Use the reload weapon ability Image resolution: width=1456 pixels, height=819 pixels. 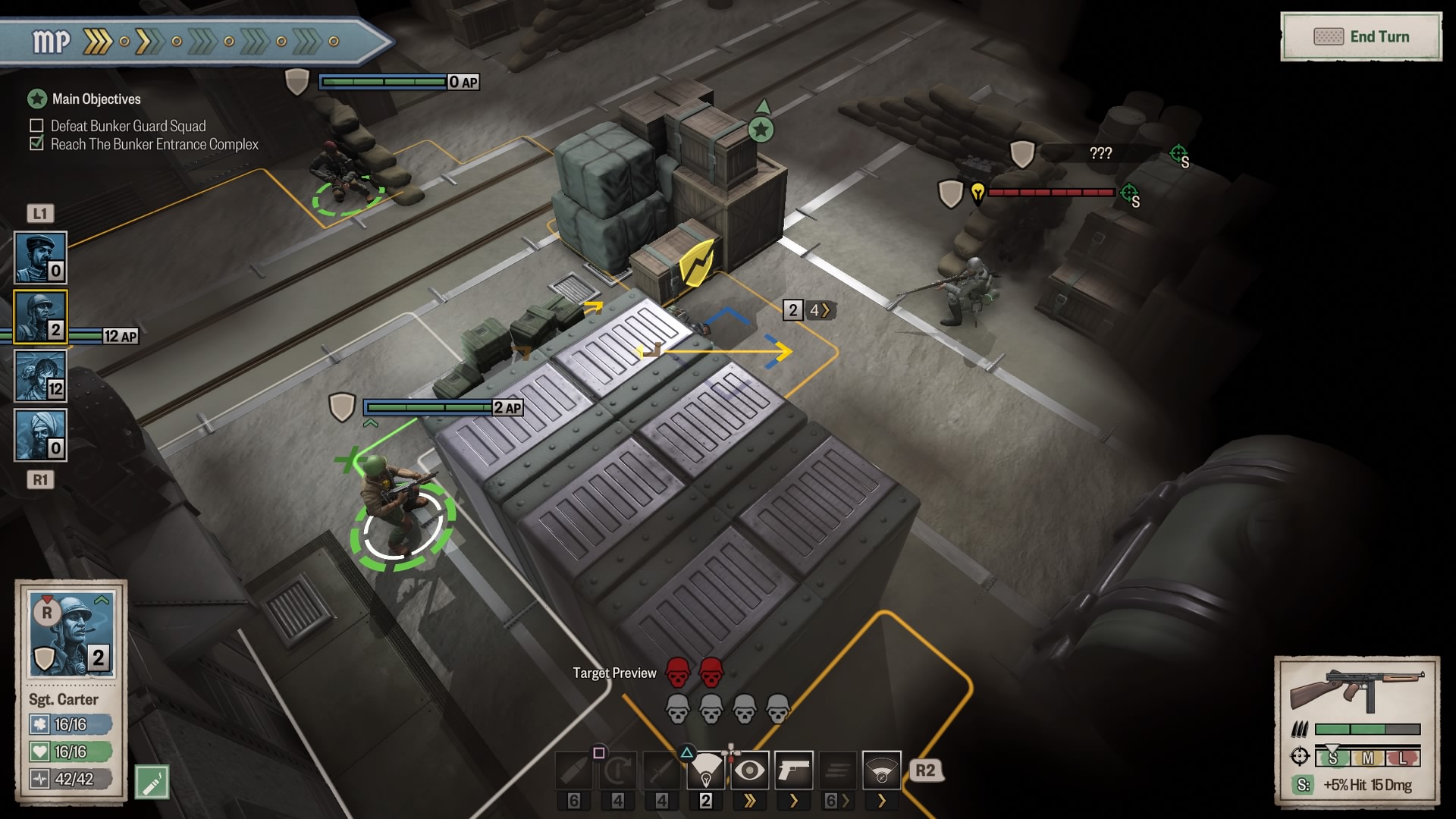(618, 771)
